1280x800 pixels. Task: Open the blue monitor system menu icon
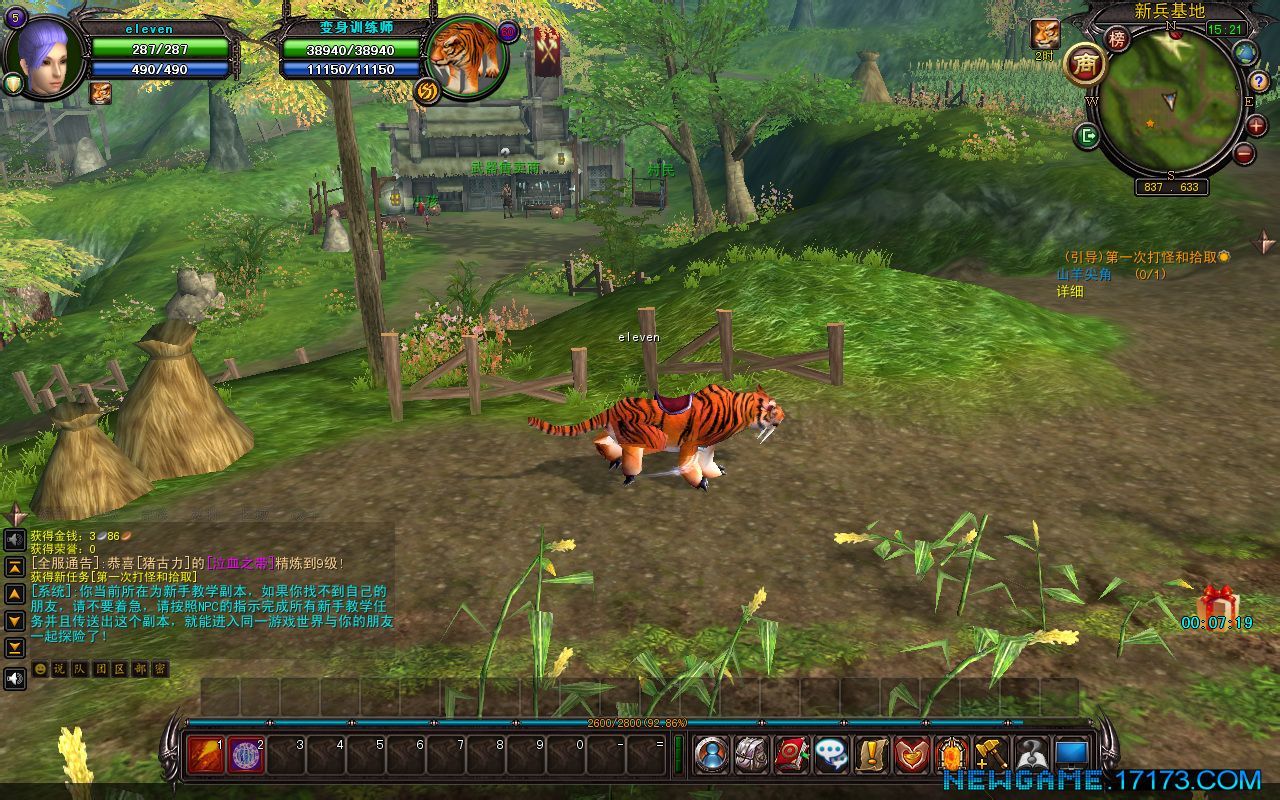(x=1071, y=754)
